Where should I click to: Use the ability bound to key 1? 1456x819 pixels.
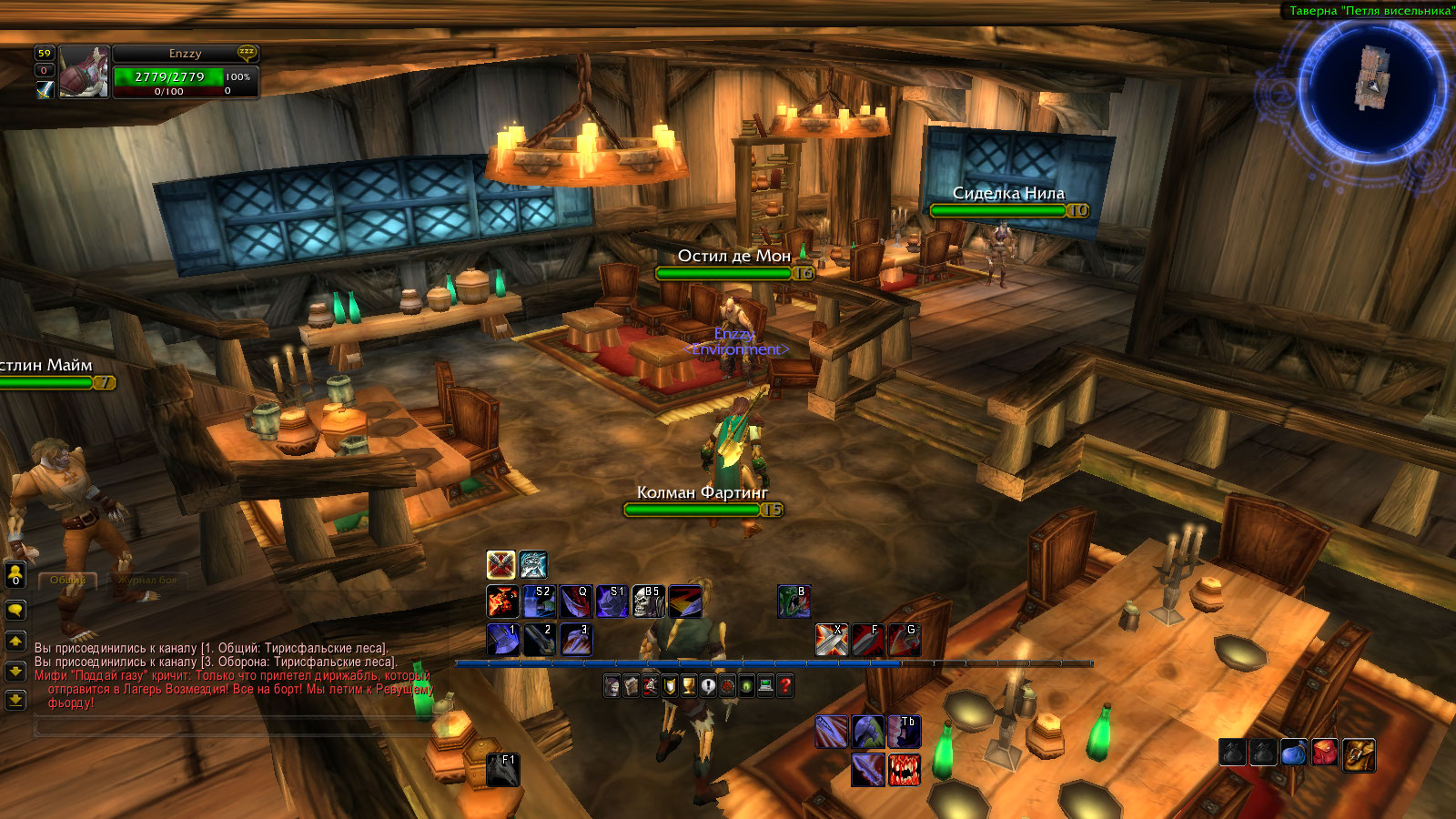(x=502, y=640)
